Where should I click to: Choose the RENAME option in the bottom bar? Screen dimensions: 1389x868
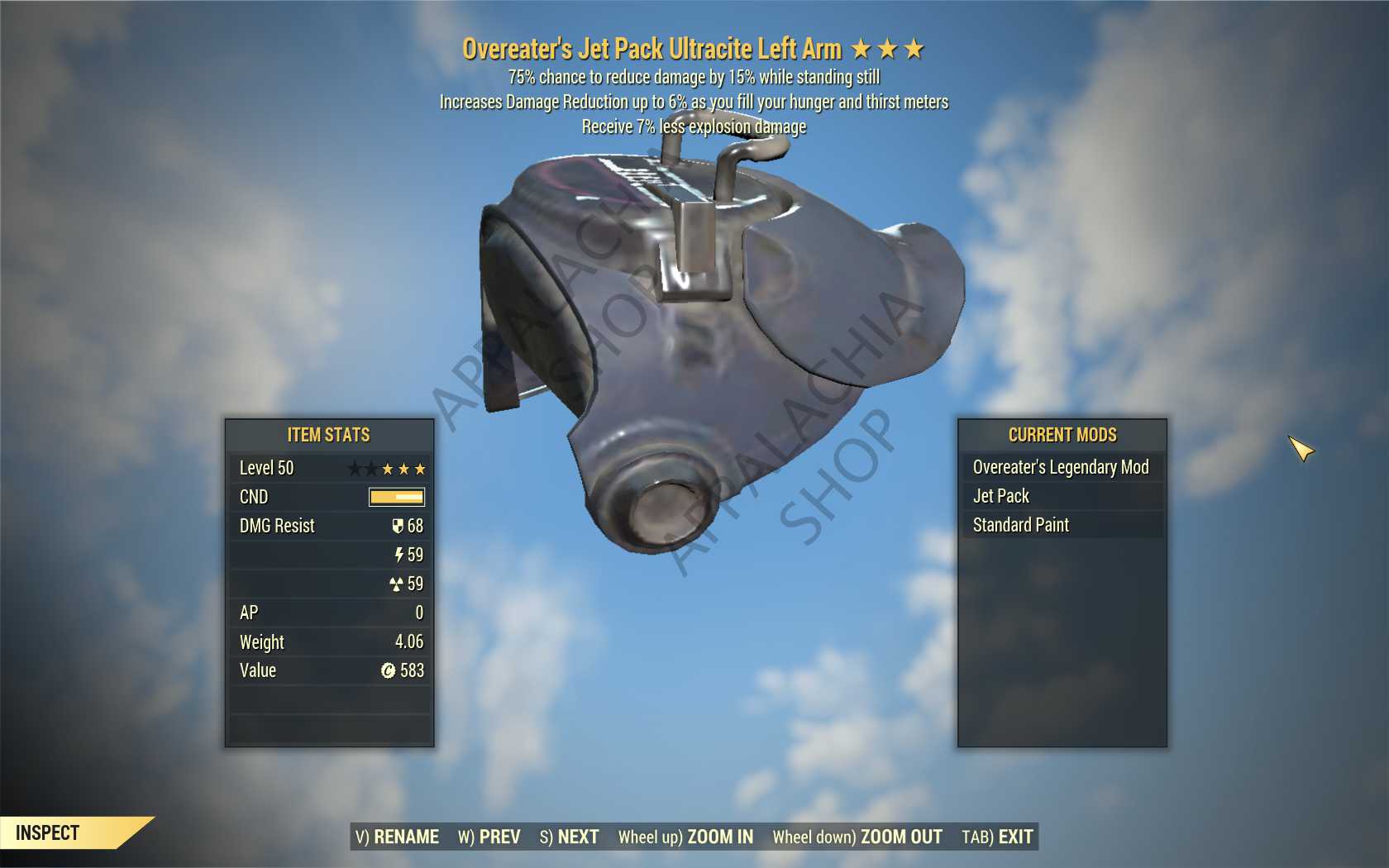tap(397, 837)
